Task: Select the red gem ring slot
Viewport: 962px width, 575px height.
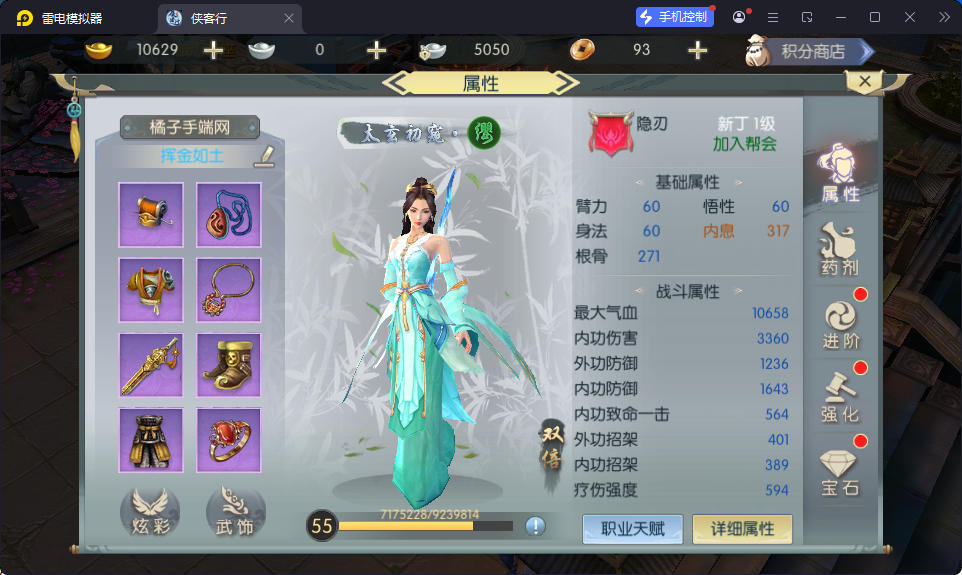Action: 228,440
